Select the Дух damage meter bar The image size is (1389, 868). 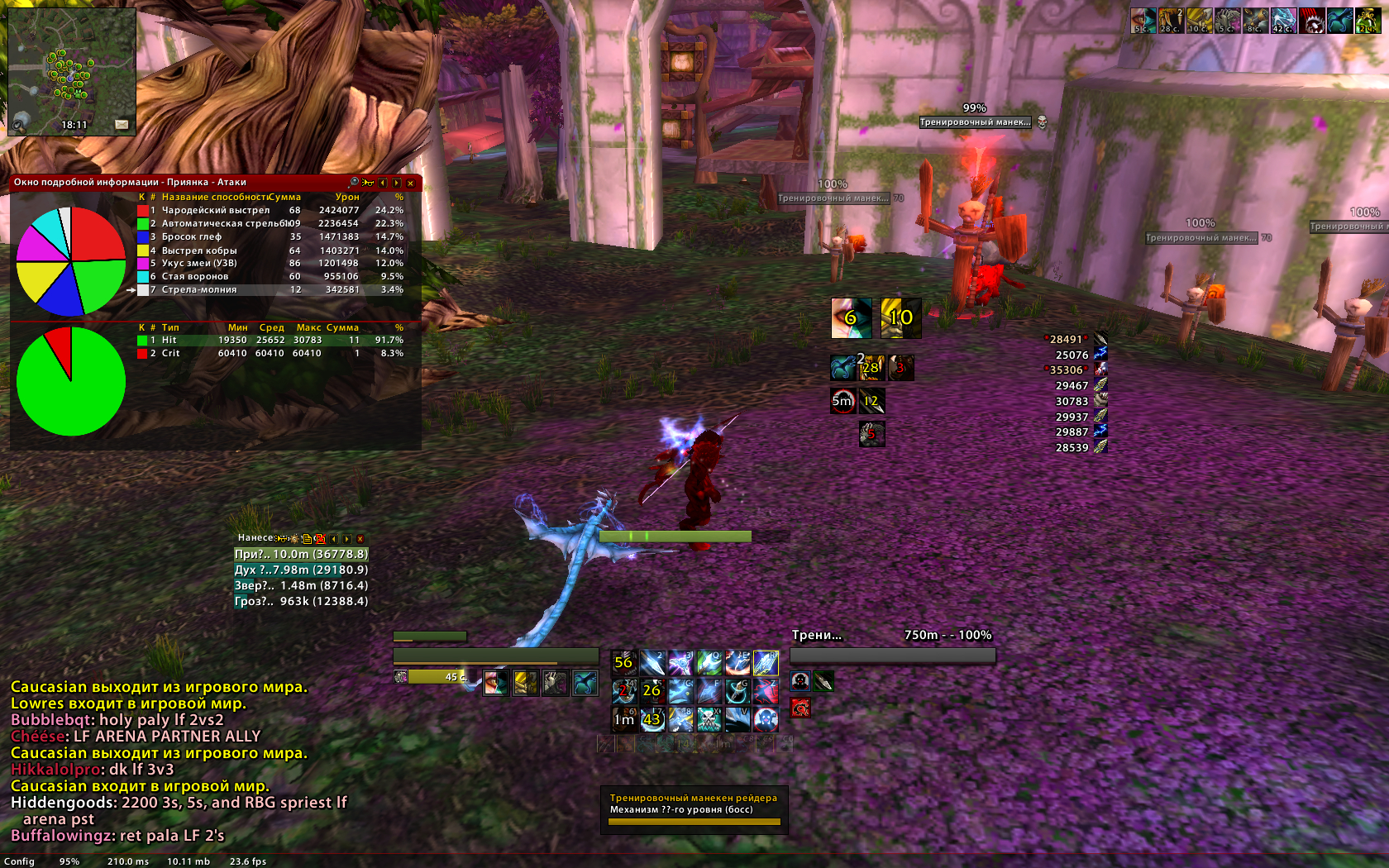[x=301, y=570]
